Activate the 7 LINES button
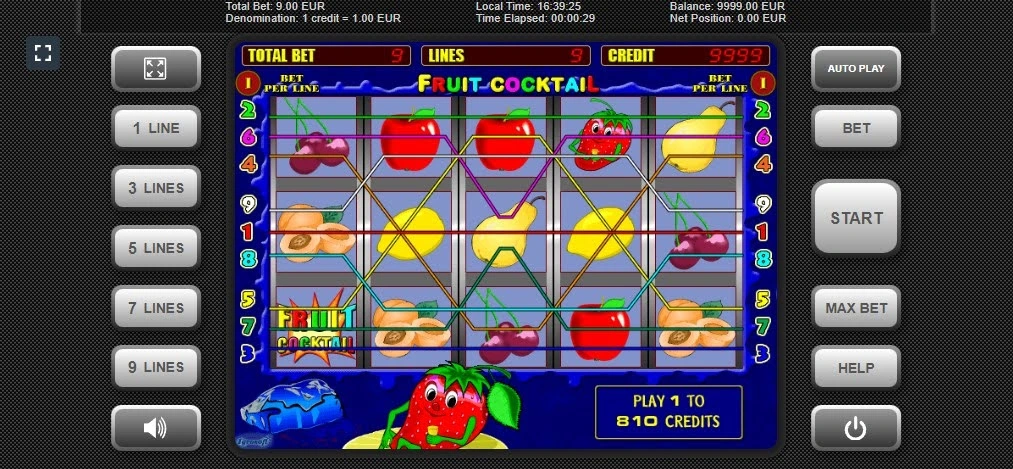 pos(156,308)
